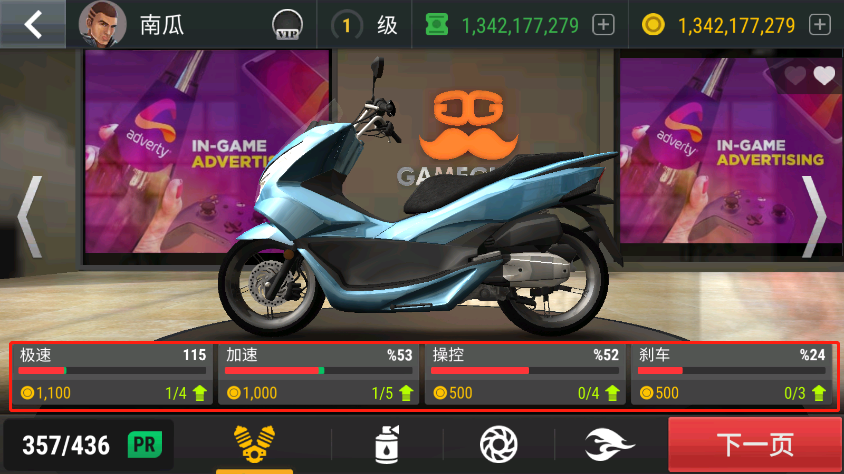Upgrade 操控 handling for 500 coins
844x474 pixels.
[525, 374]
